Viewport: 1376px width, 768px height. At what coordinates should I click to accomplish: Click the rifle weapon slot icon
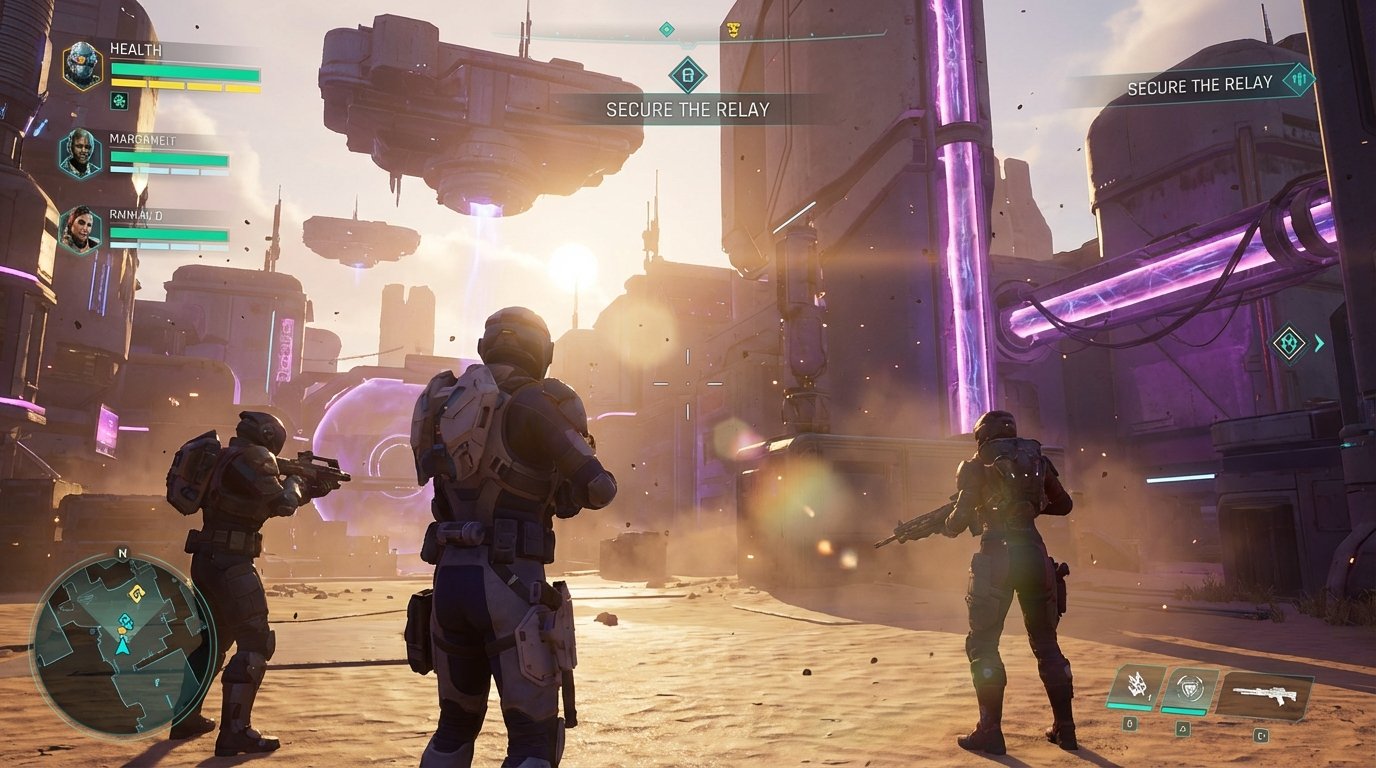tap(1264, 691)
